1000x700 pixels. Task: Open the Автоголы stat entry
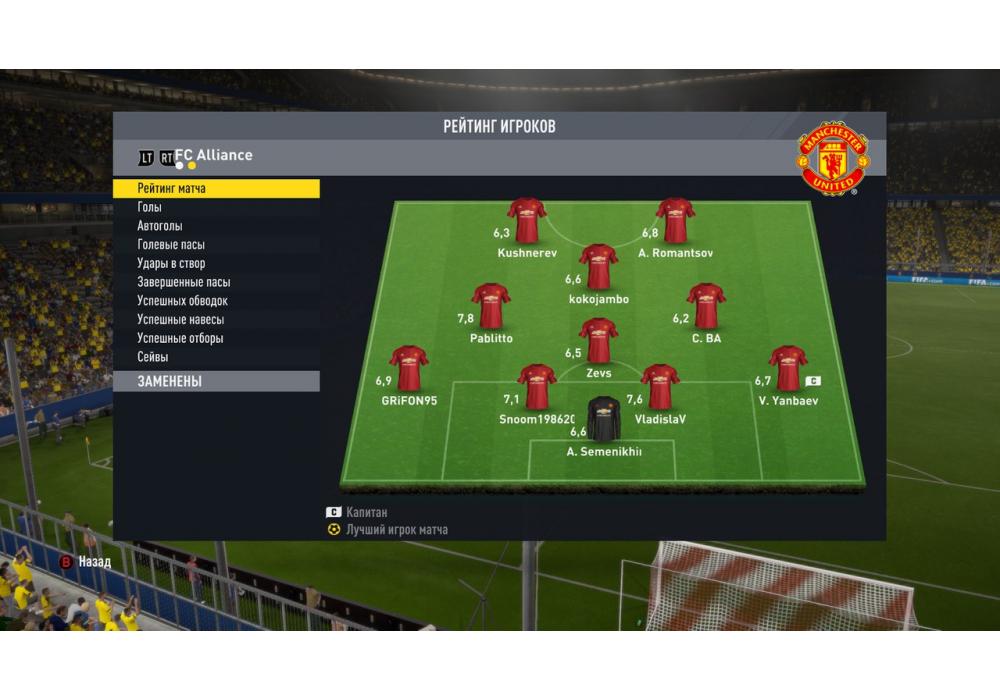pos(160,226)
